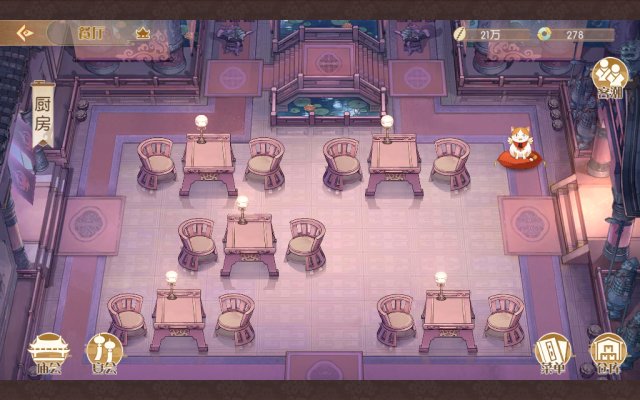Tap the feather currency icon

click(459, 34)
